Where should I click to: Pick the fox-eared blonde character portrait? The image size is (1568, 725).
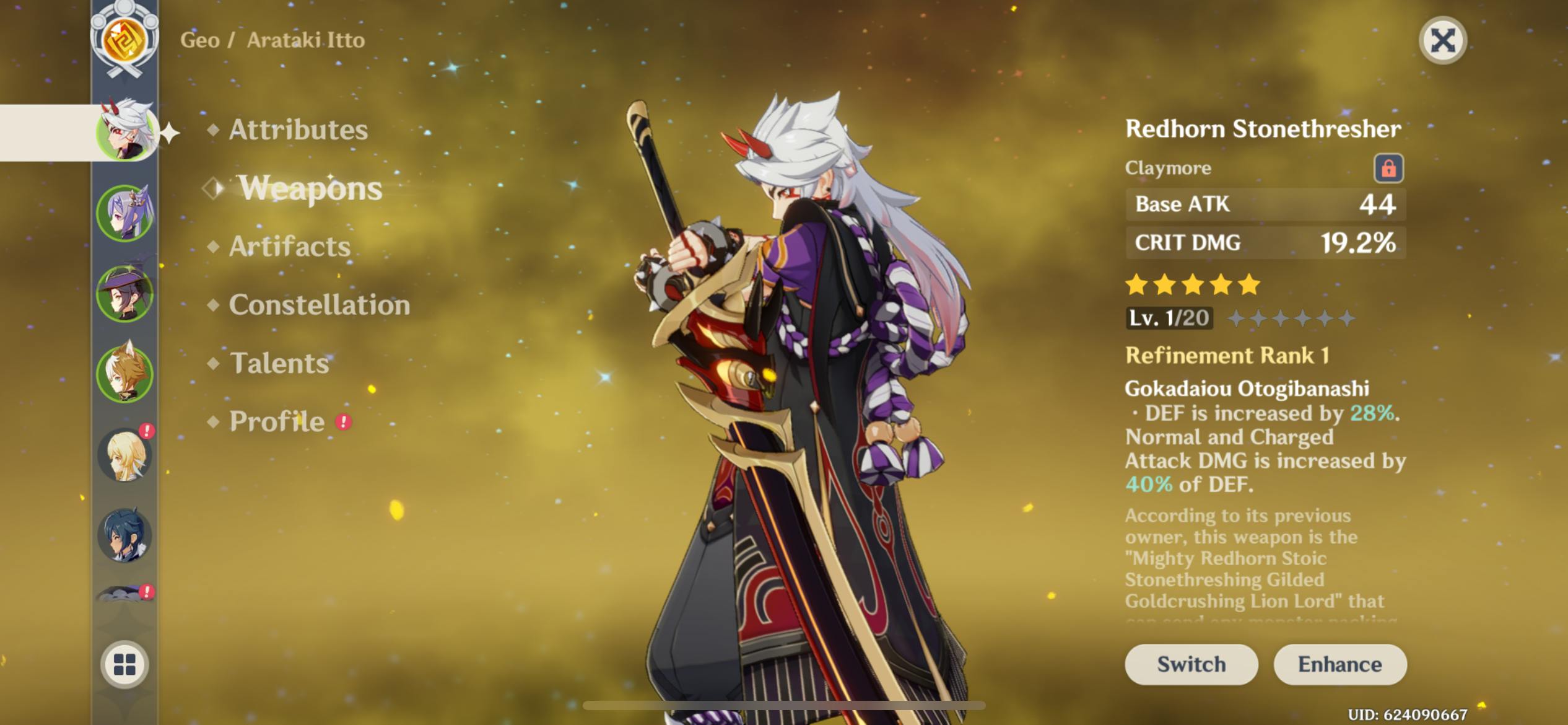124,374
